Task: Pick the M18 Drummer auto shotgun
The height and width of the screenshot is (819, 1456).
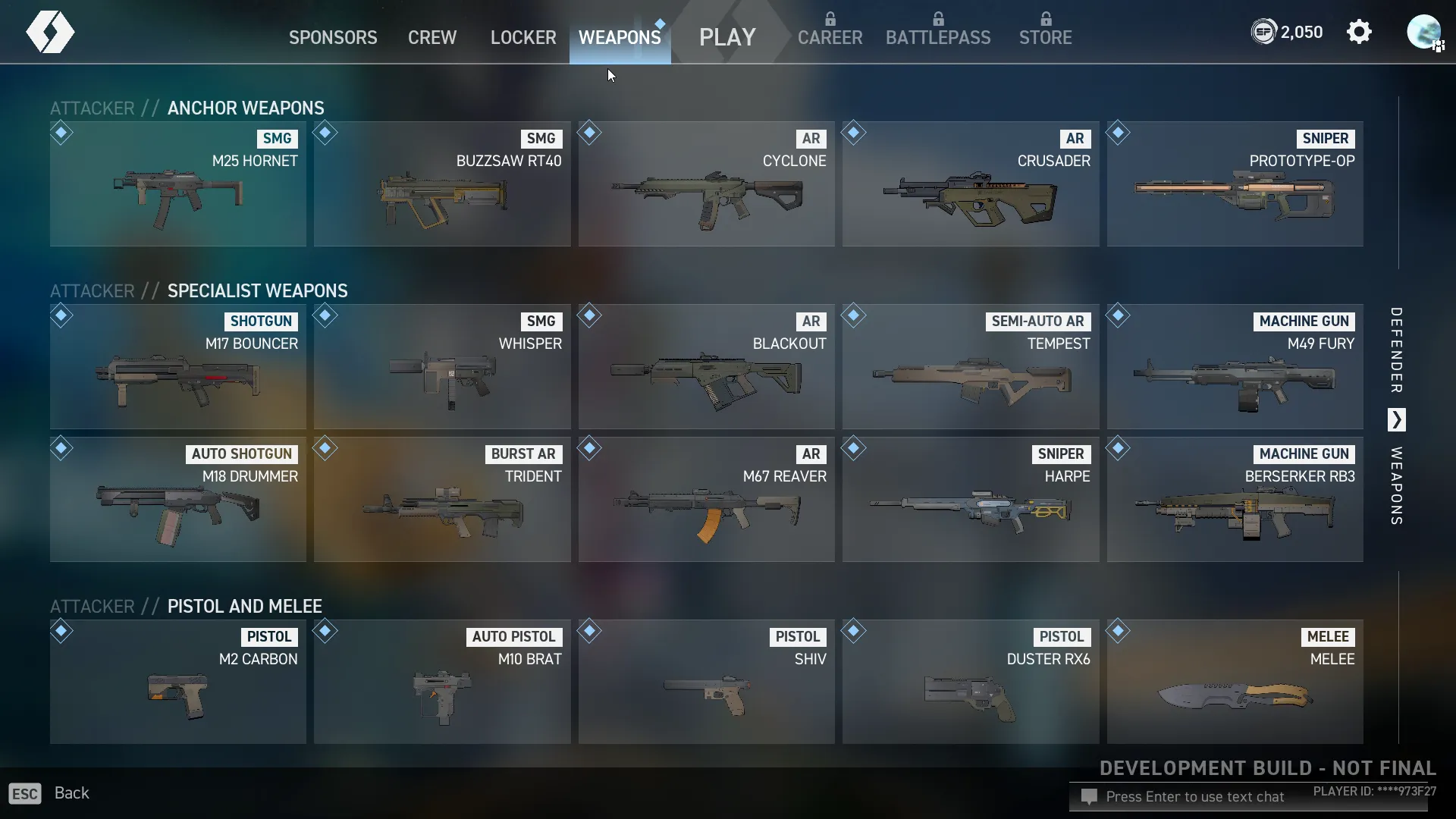Action: pos(178,500)
